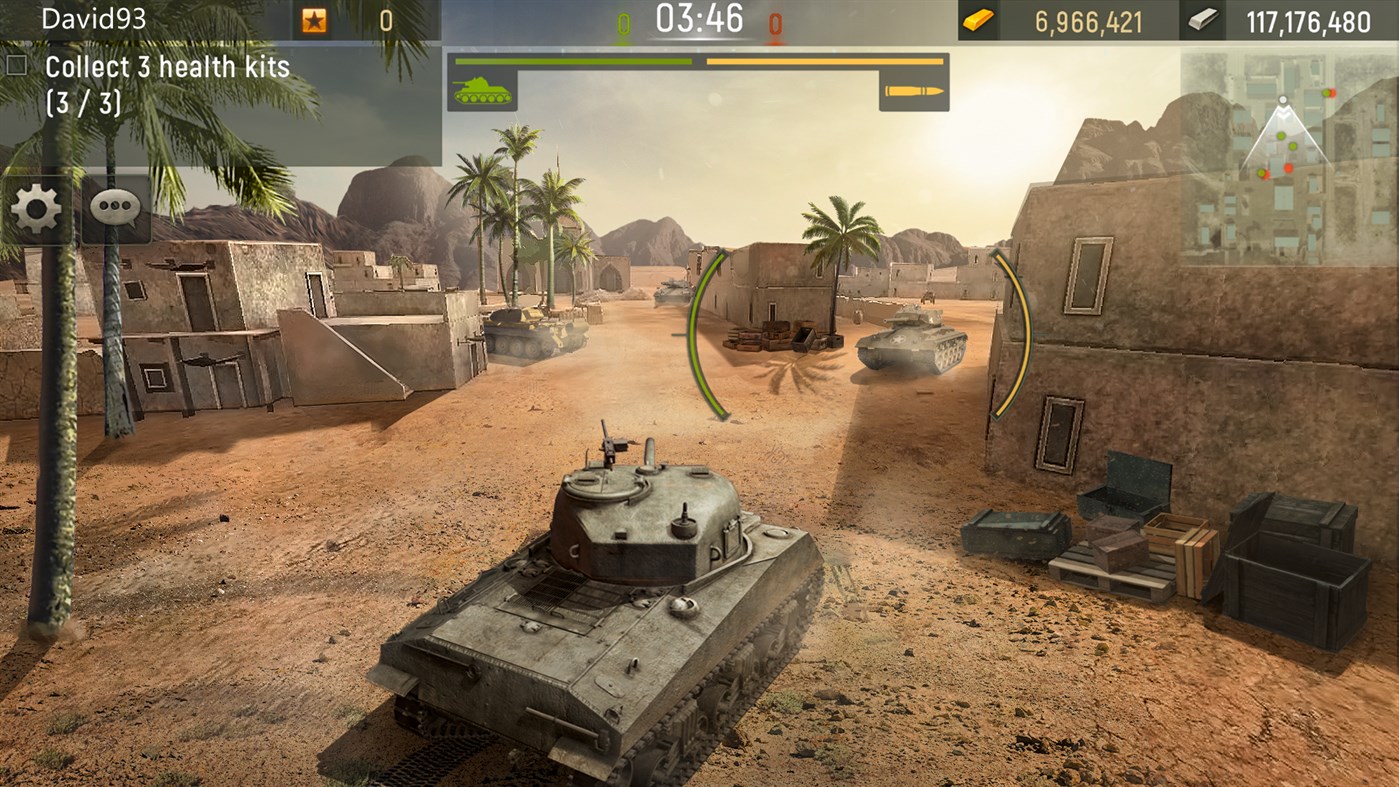Click the enemy red dot on the minimap
The height and width of the screenshot is (787, 1399).
[x=1288, y=168]
